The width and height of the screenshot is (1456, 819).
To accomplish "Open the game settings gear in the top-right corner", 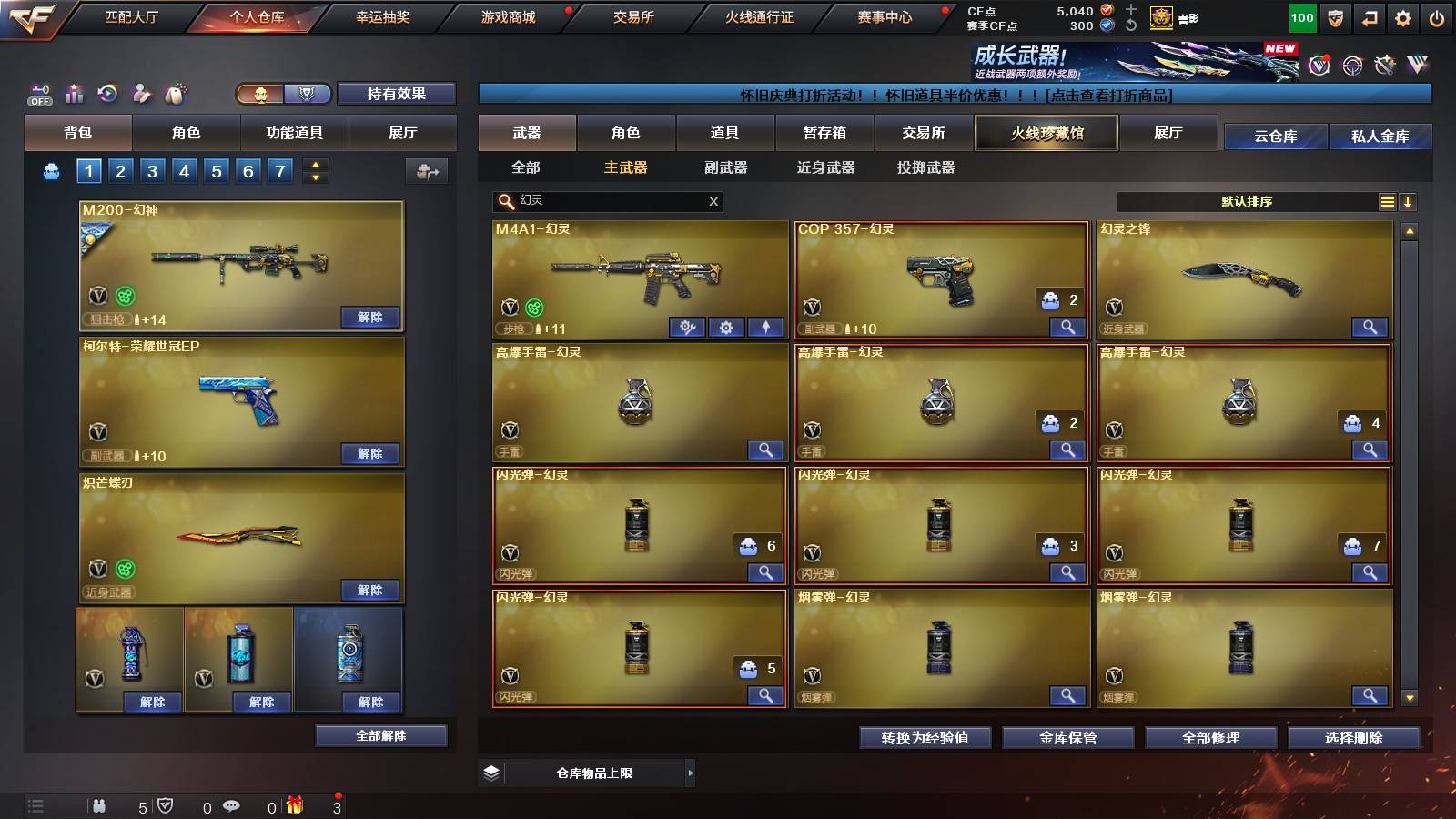I will [x=1404, y=17].
